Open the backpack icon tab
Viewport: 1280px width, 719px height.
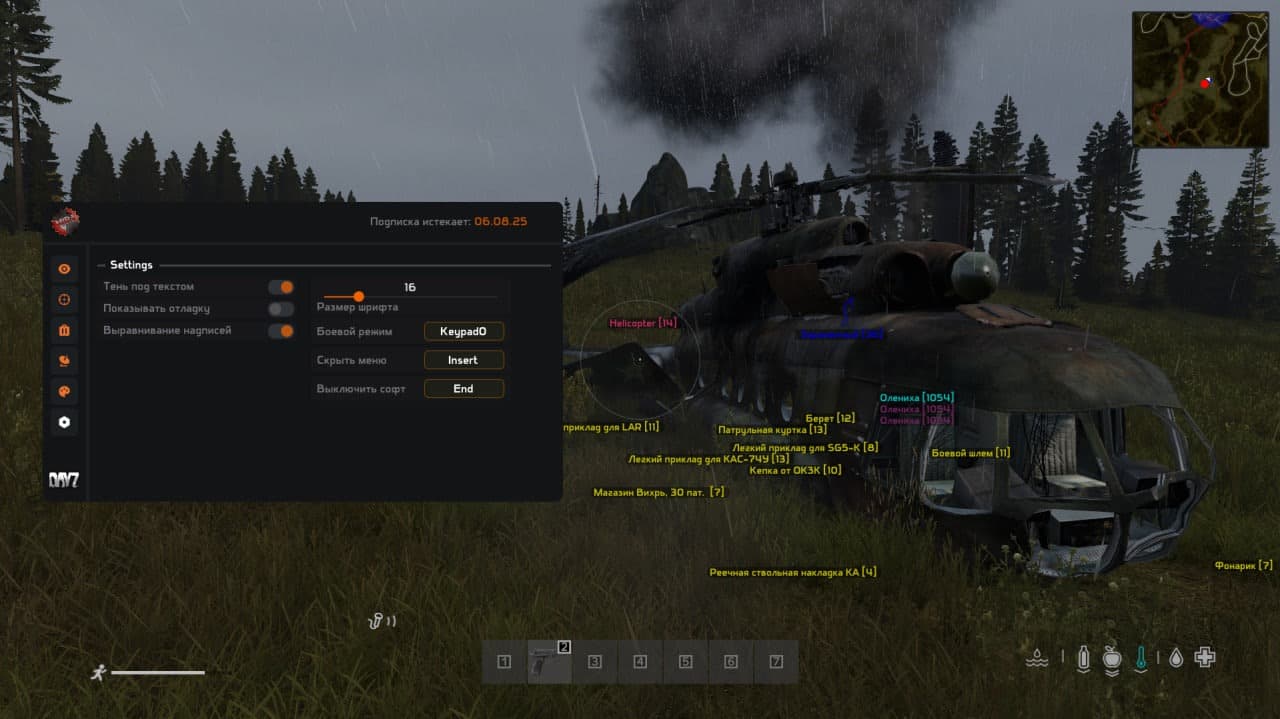coord(65,330)
